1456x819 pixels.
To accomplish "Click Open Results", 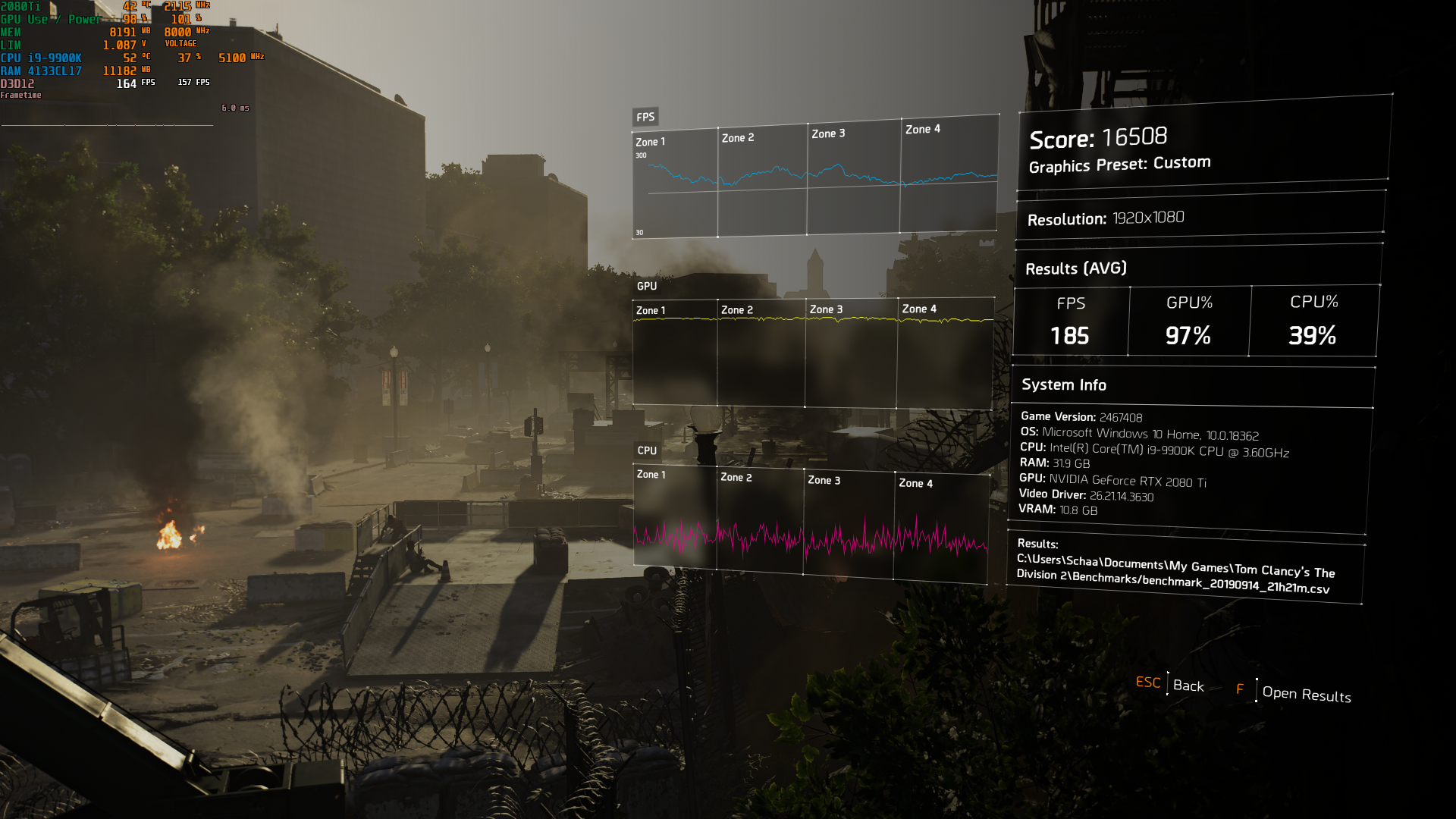I will (1307, 695).
